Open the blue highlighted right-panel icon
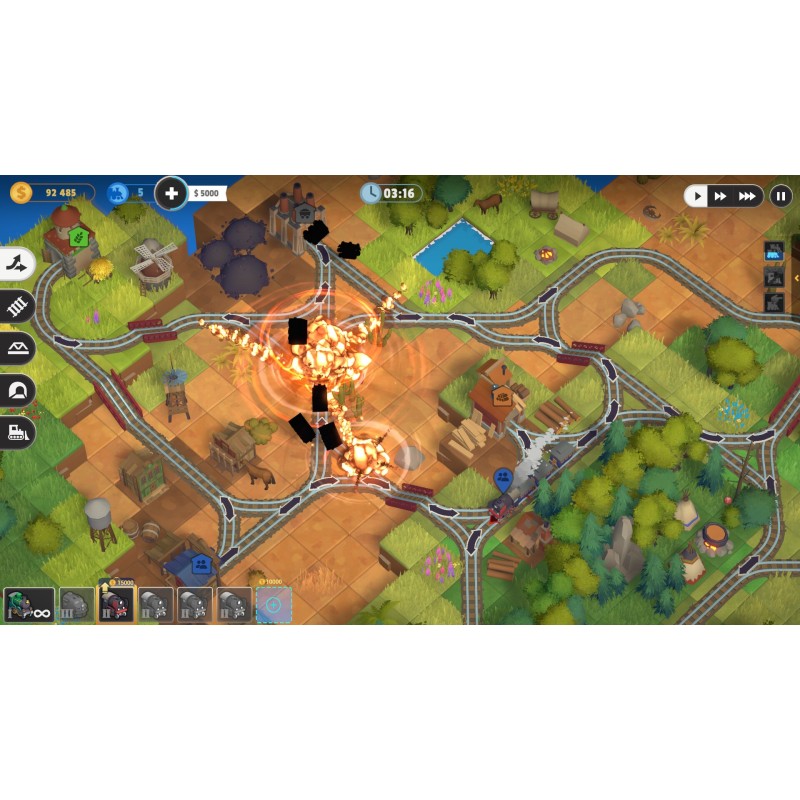Screen dimensions: 800x800 coord(773,251)
